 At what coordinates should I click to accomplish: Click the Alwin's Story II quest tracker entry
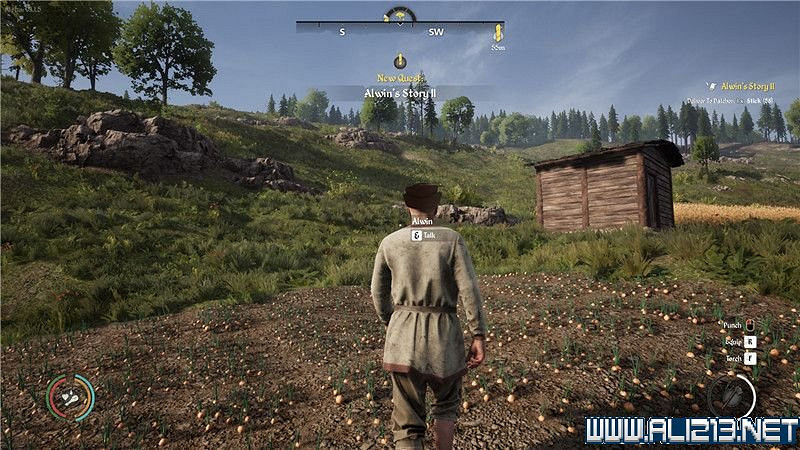pyautogui.click(x=745, y=87)
